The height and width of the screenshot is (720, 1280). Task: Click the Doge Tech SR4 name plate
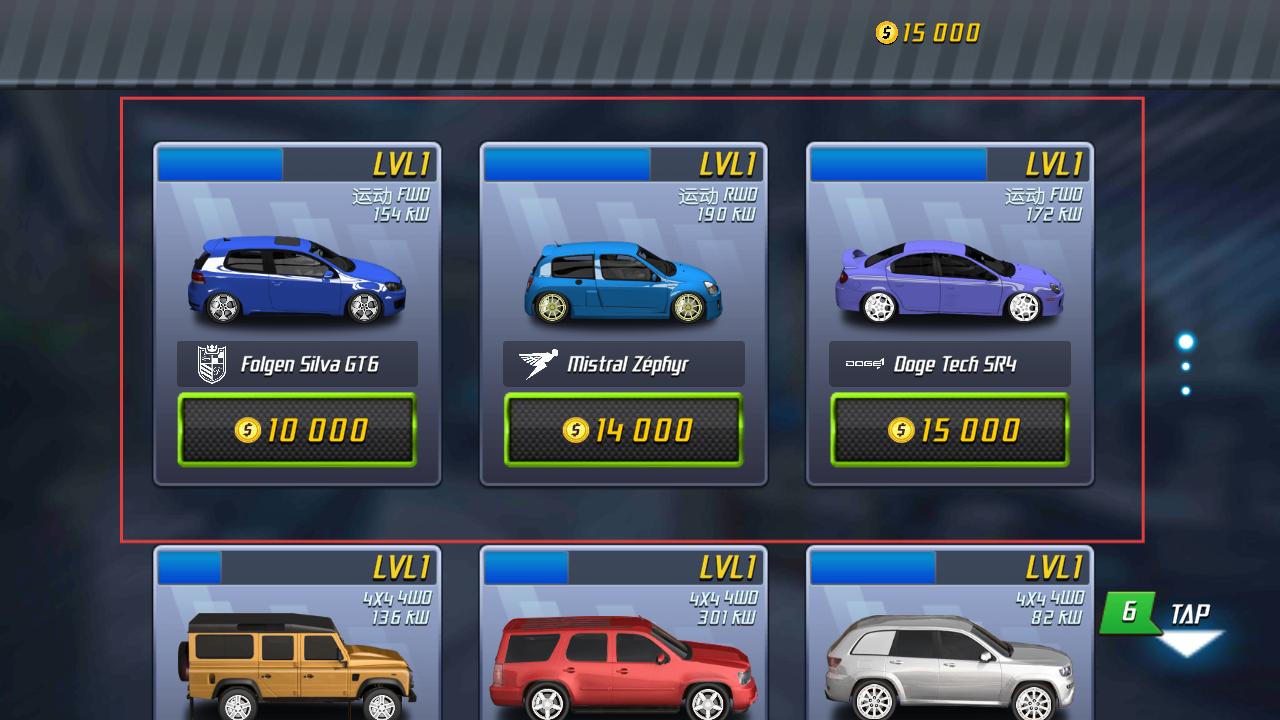(x=949, y=364)
